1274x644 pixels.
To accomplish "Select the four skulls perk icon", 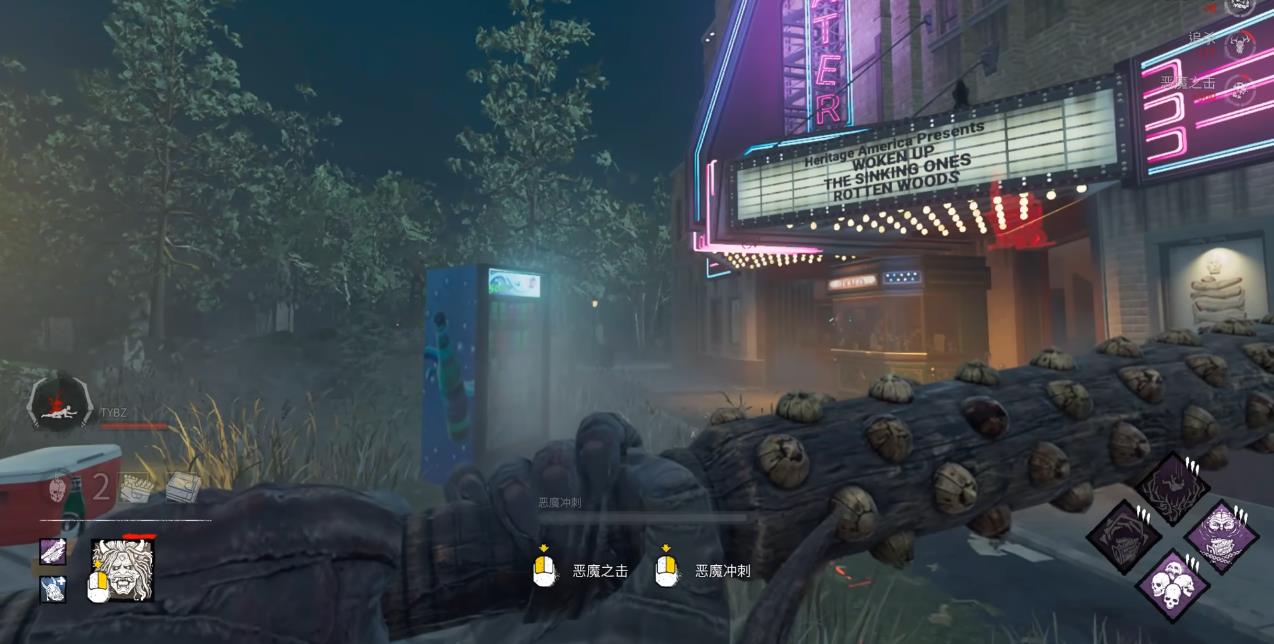I will 1172,585.
